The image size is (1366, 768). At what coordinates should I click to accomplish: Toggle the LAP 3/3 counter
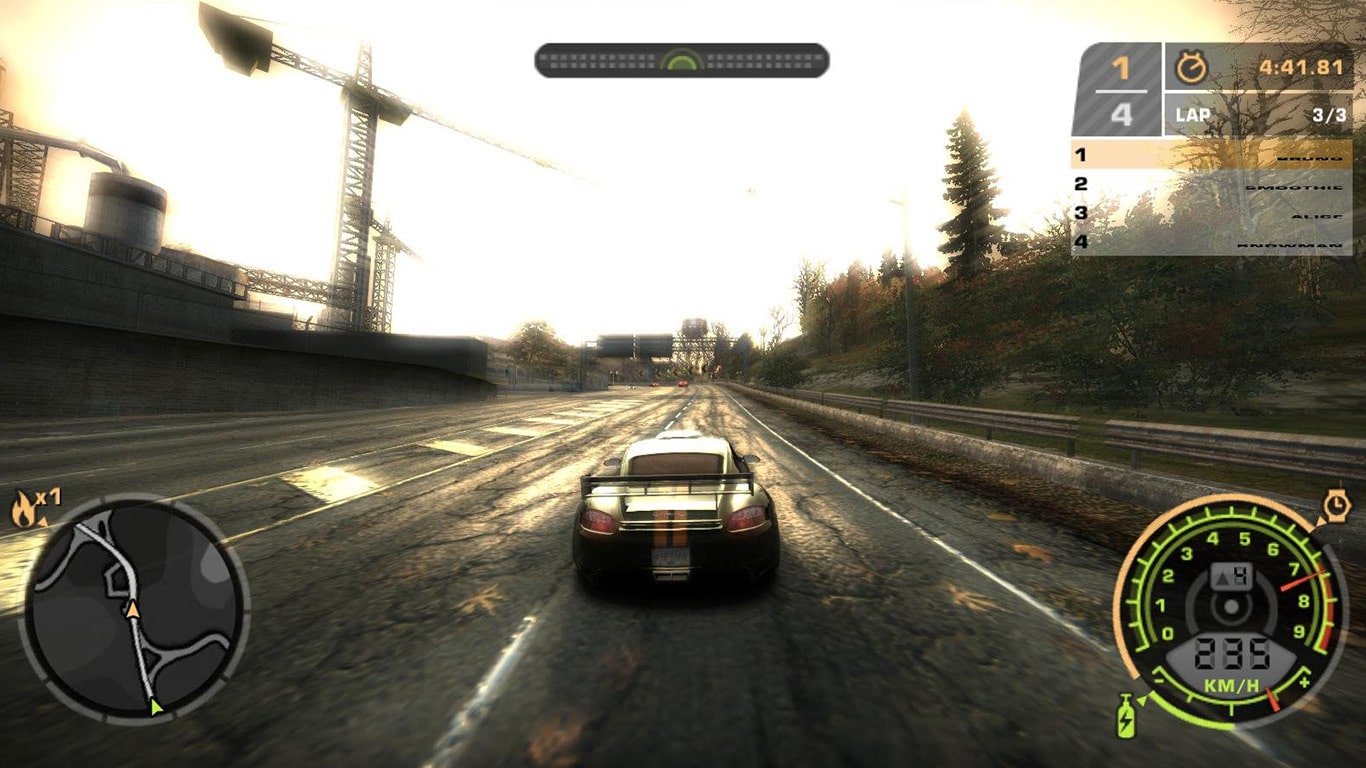(1260, 113)
